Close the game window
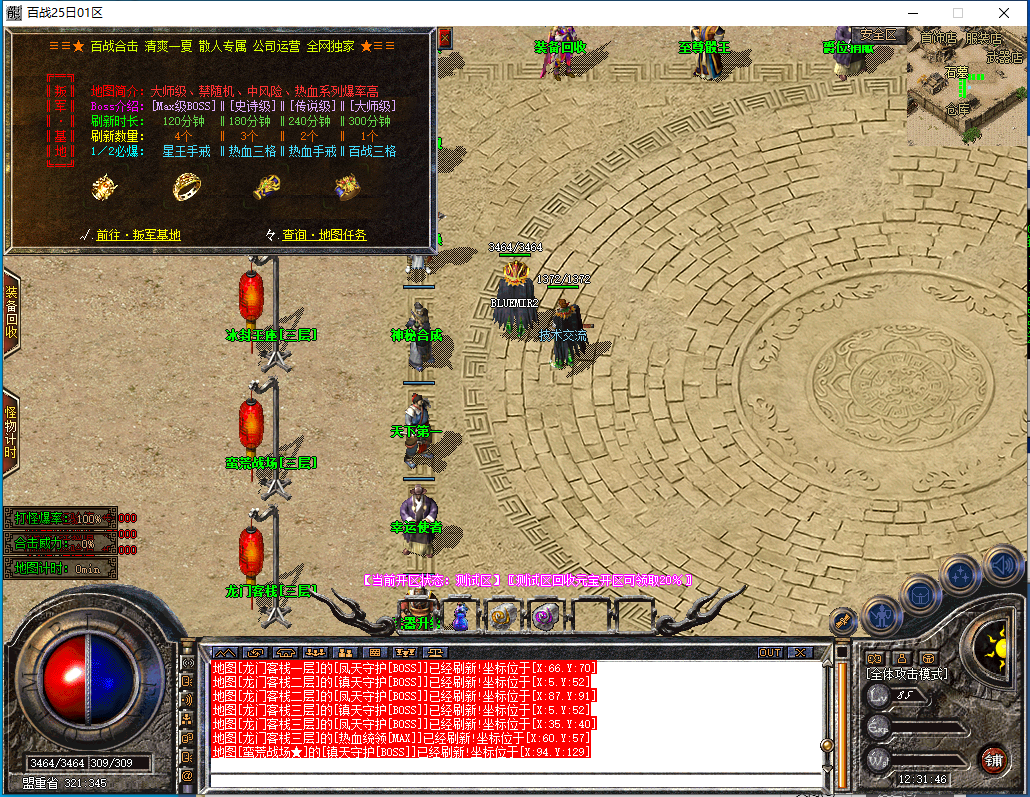1030x797 pixels. pyautogui.click(x=1003, y=13)
